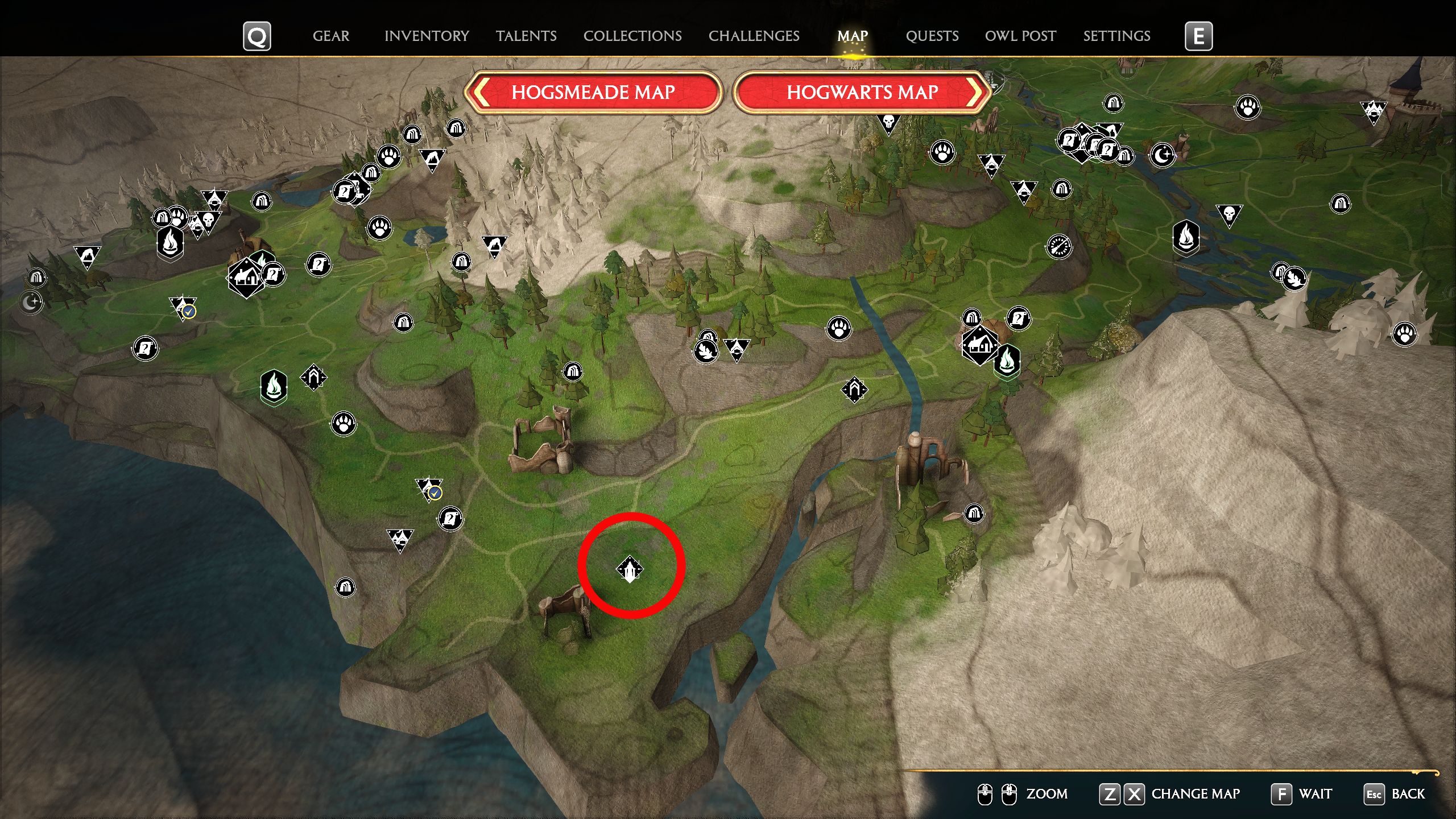The width and height of the screenshot is (1456, 819).
Task: Select the landing platform icon inside the red circle
Action: (x=631, y=567)
